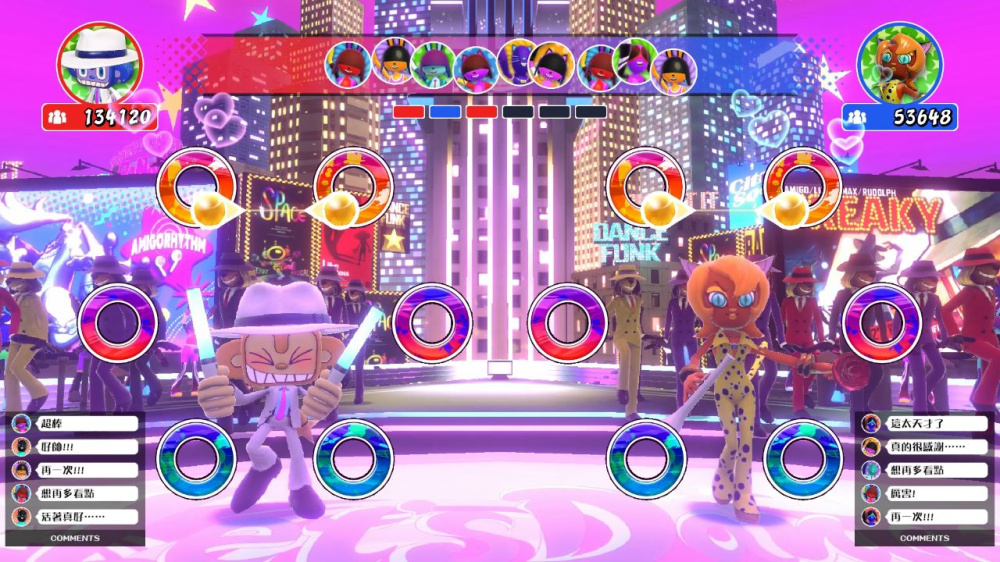This screenshot has height=562, width=1000.
Task: Tap the monkey player's lower-right blue ring
Action: point(352,458)
